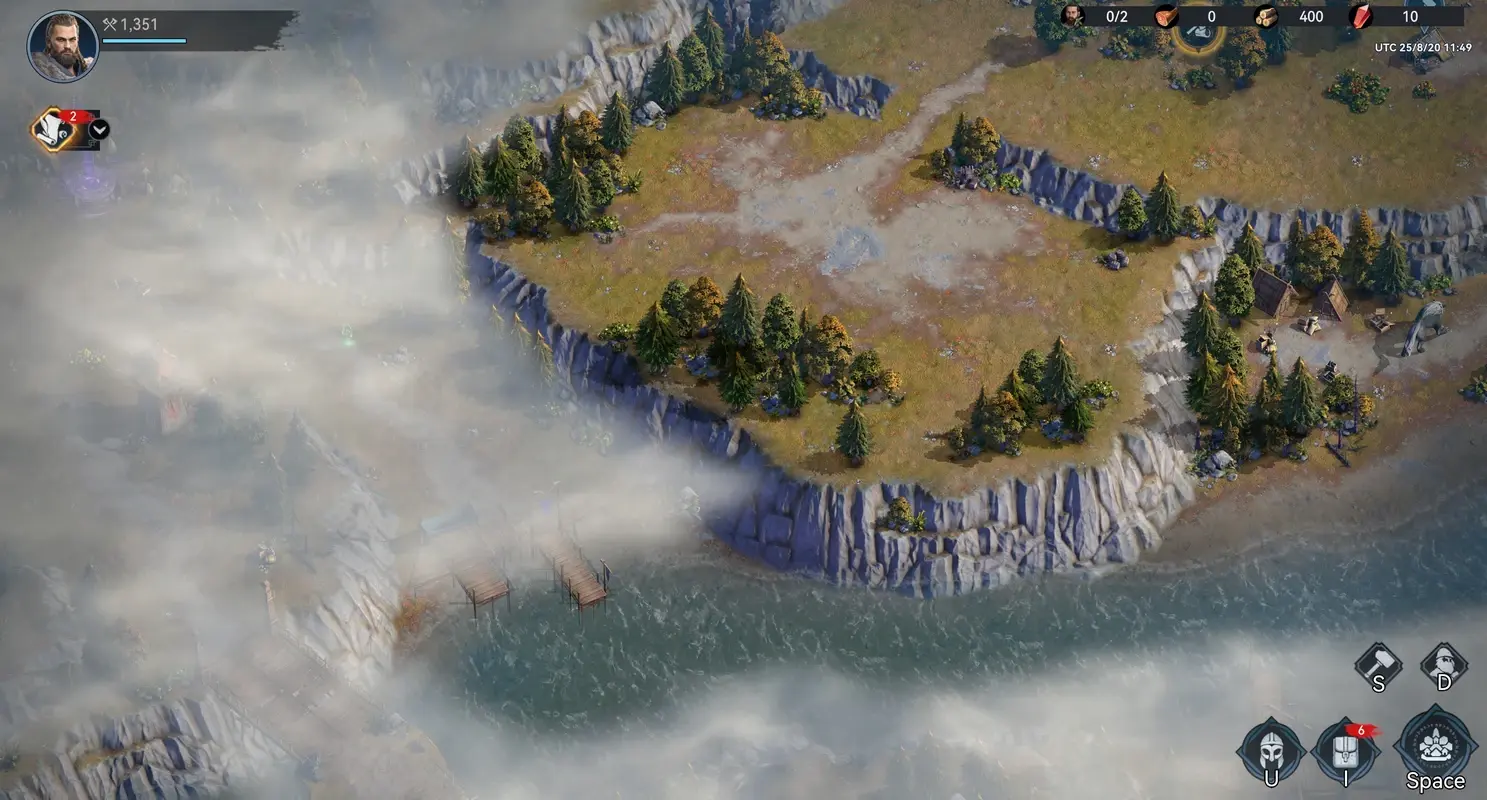Click the Space settlement emblem icon

[x=1435, y=743]
